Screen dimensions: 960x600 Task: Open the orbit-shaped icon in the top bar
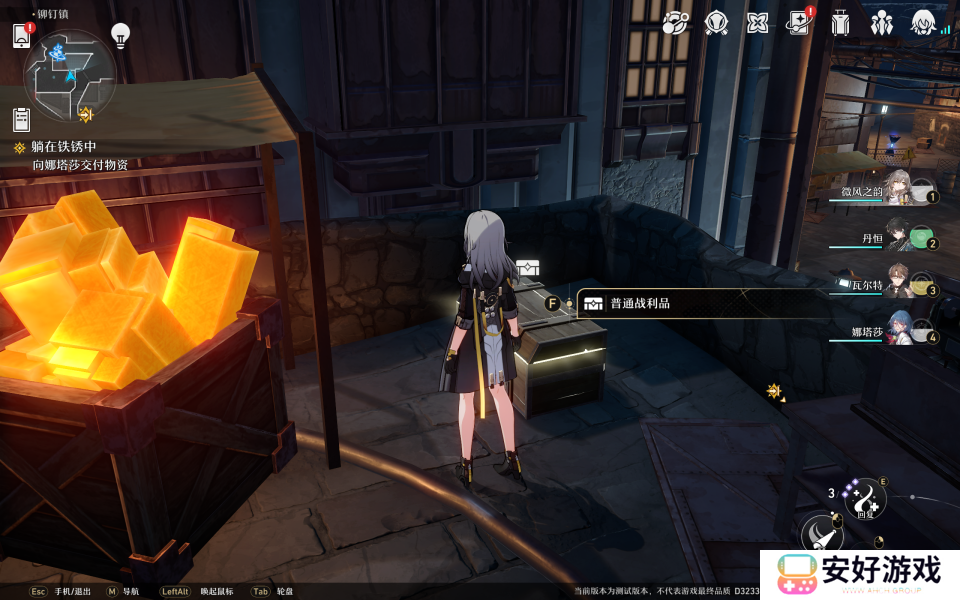coord(675,22)
